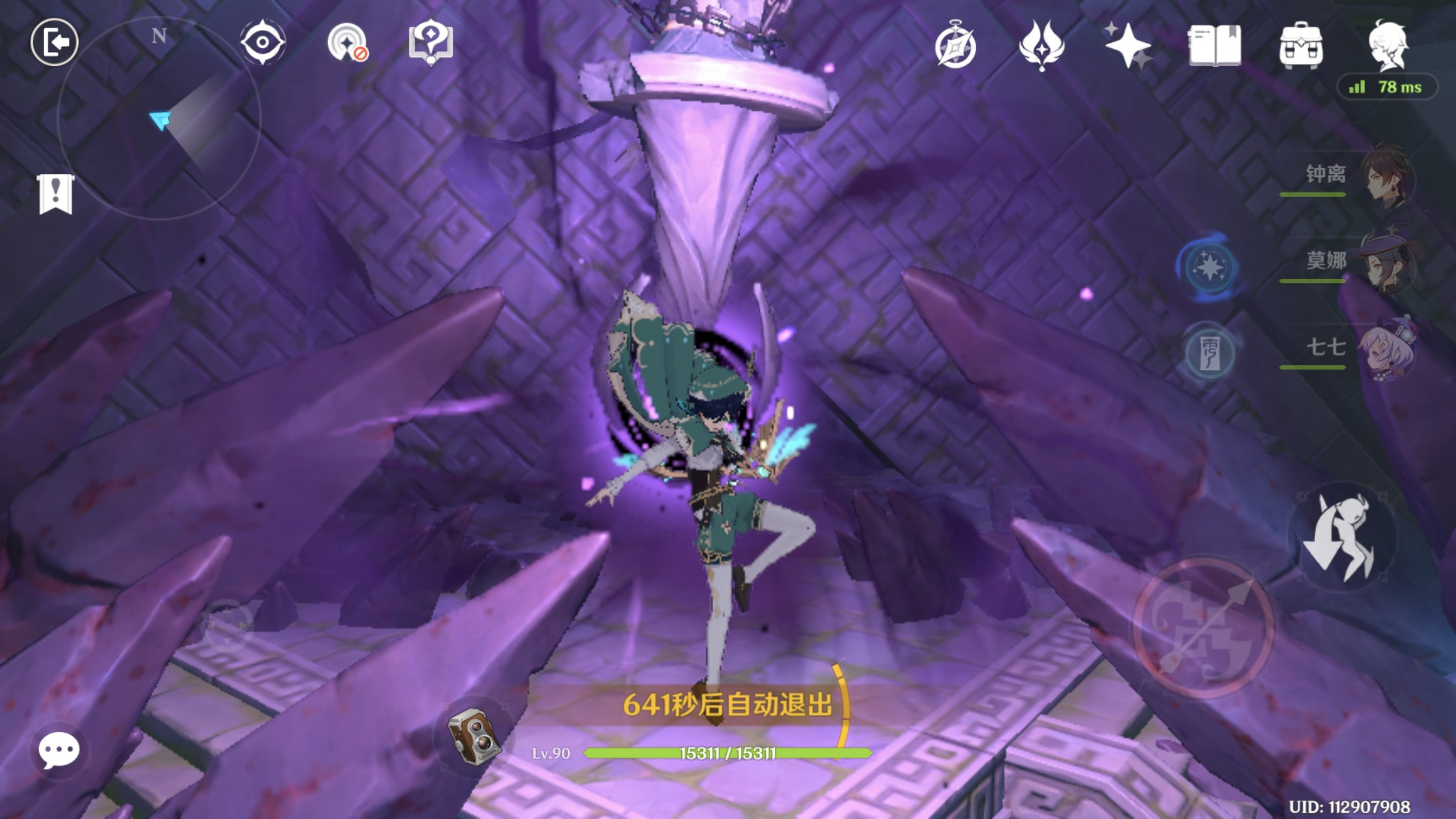Use the Kamera gadget icon
The height and width of the screenshot is (819, 1456).
[473, 736]
